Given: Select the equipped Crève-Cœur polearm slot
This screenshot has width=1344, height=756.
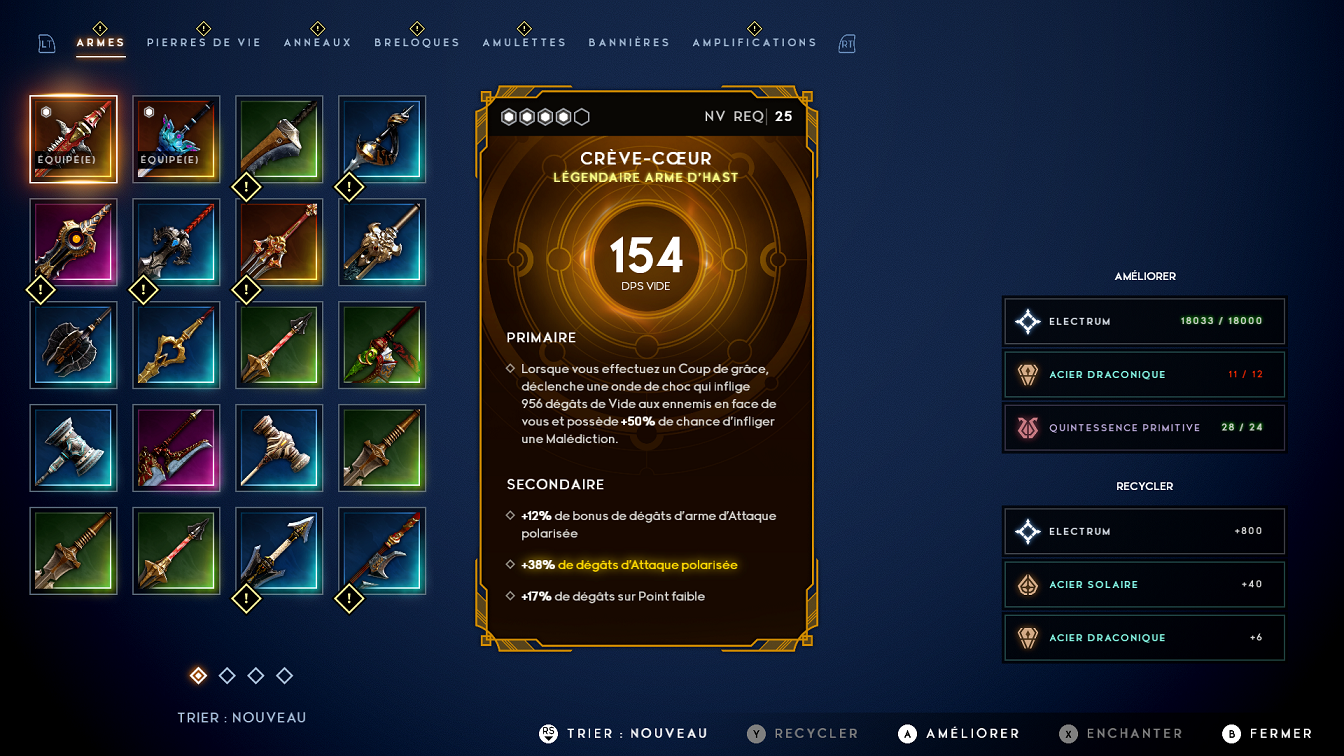Looking at the screenshot, I should (74, 140).
